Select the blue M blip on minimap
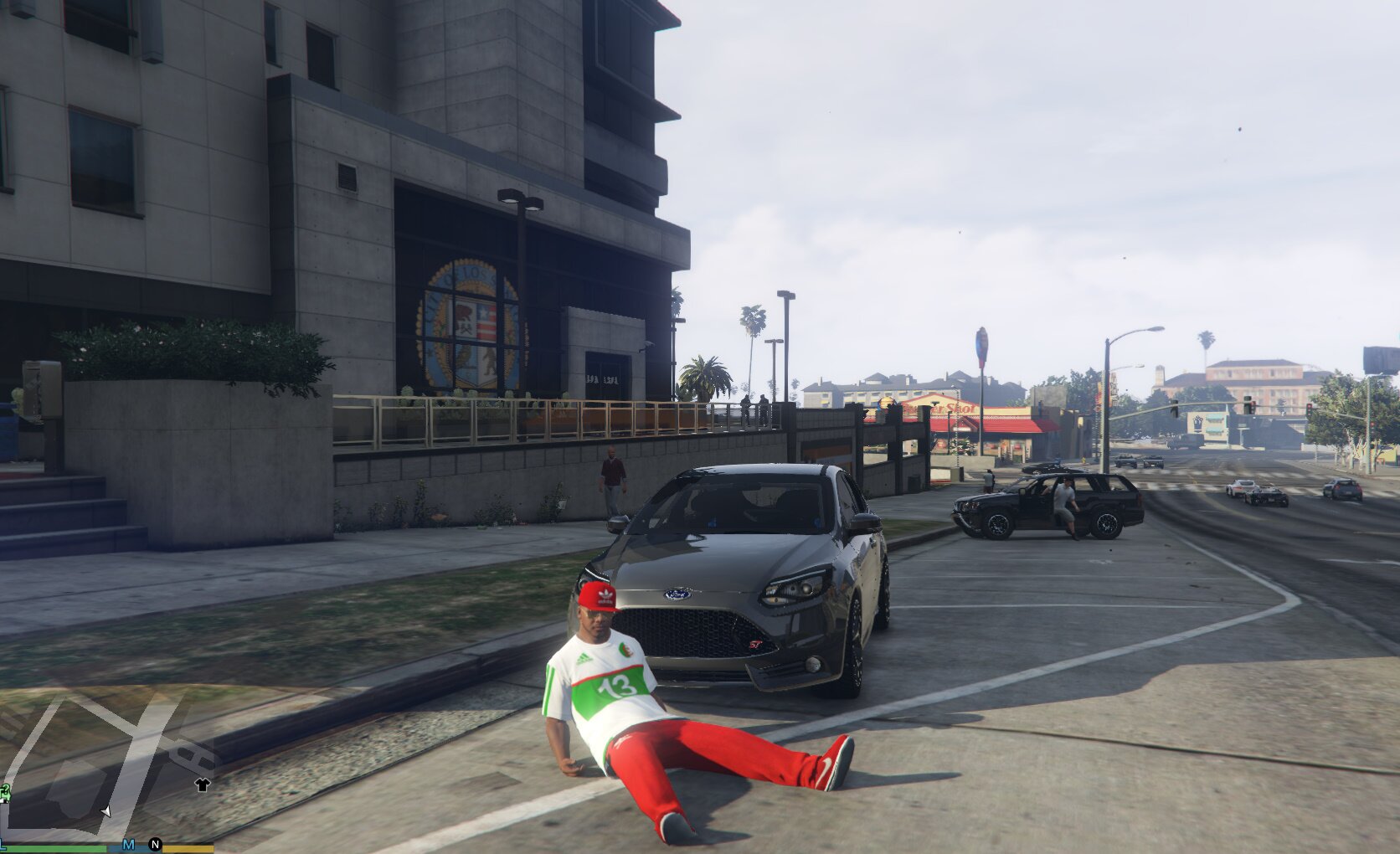 pos(128,844)
